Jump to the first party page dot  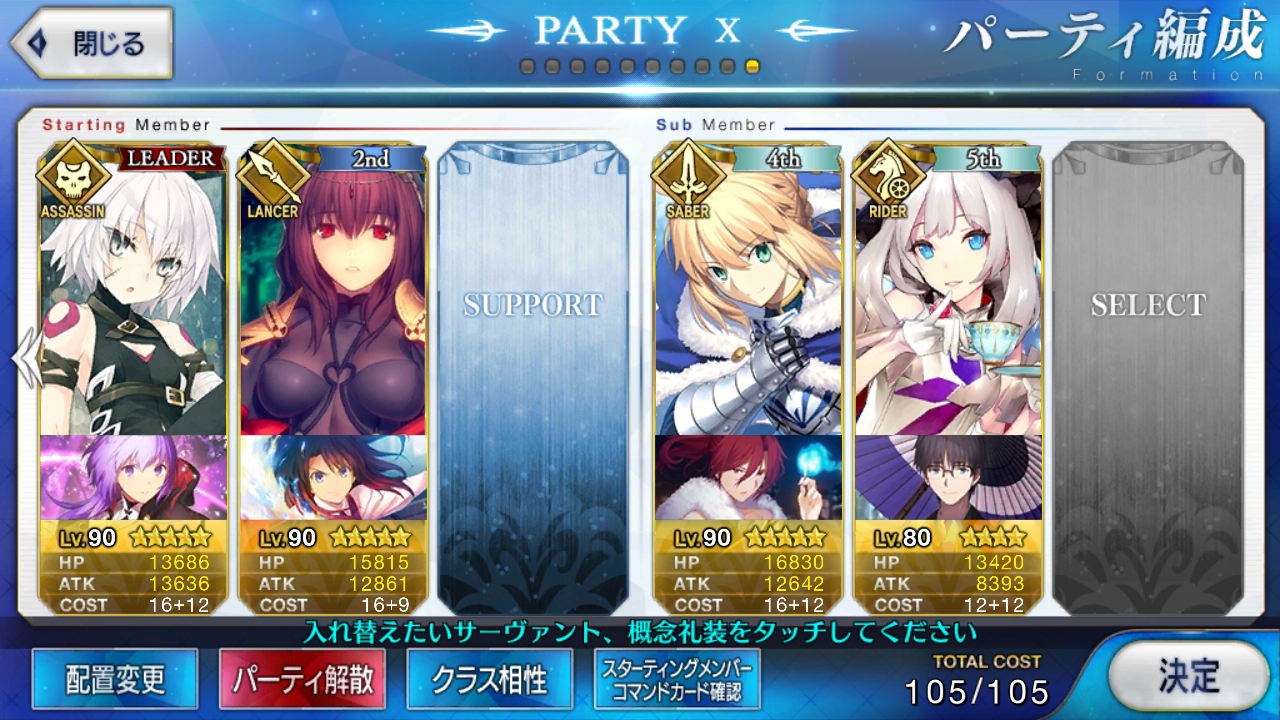click(527, 67)
